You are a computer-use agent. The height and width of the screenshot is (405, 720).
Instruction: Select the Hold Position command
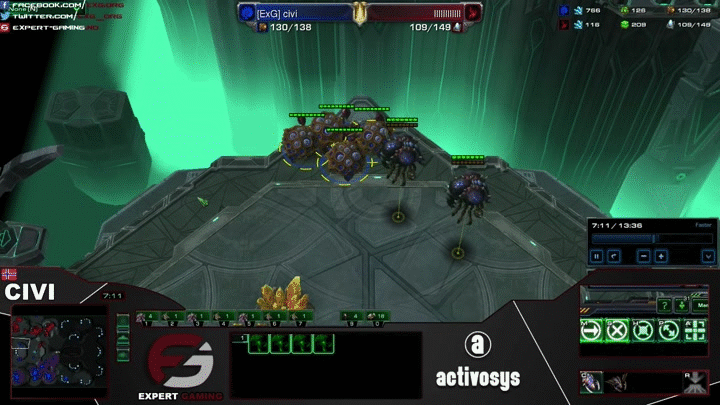[643, 331]
